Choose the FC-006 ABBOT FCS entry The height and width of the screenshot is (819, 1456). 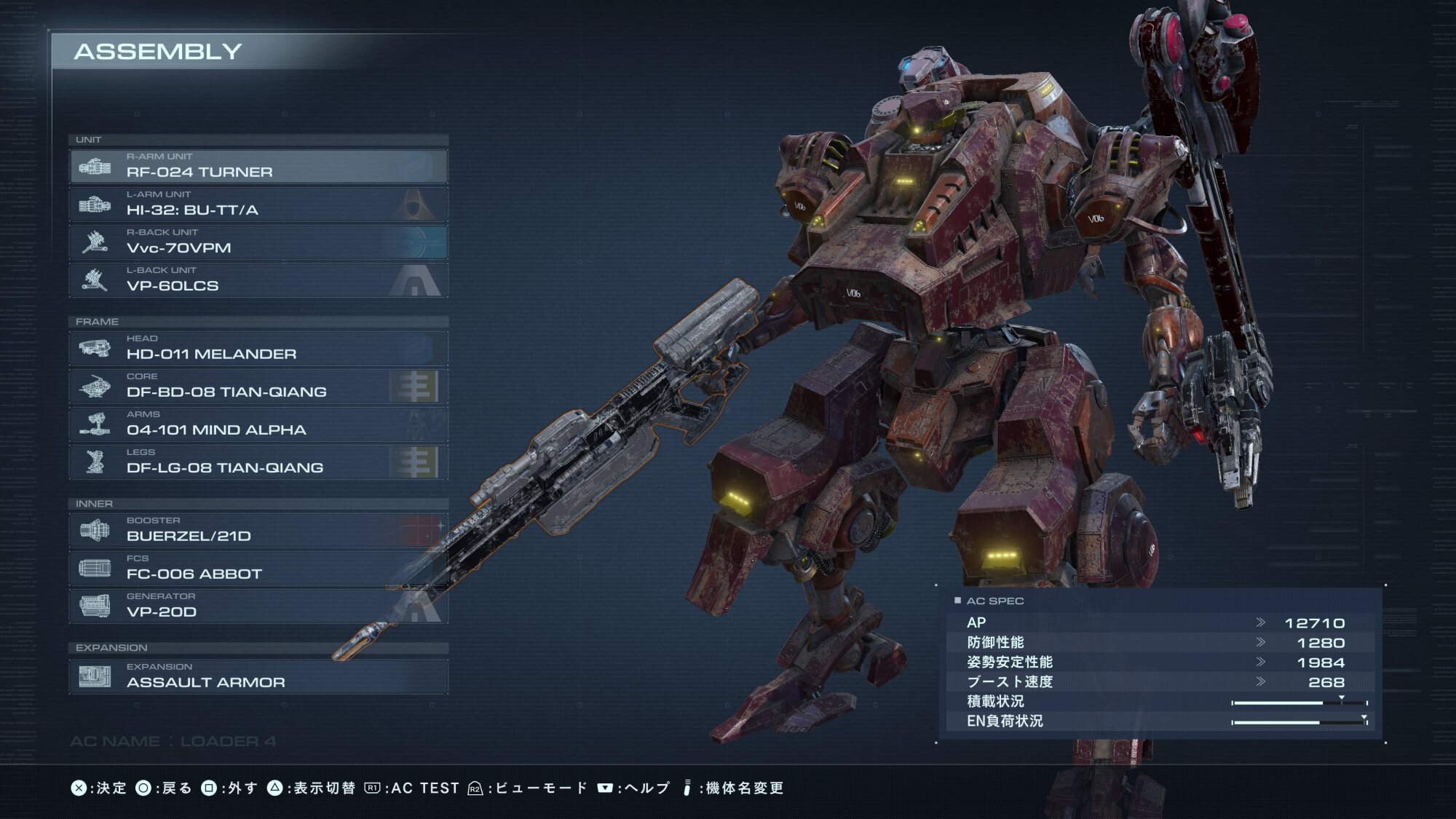click(258, 569)
